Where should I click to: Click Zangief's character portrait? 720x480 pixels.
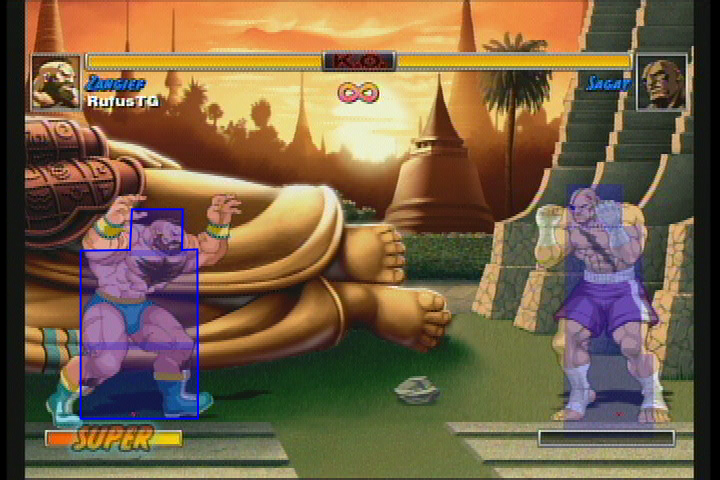(56, 82)
